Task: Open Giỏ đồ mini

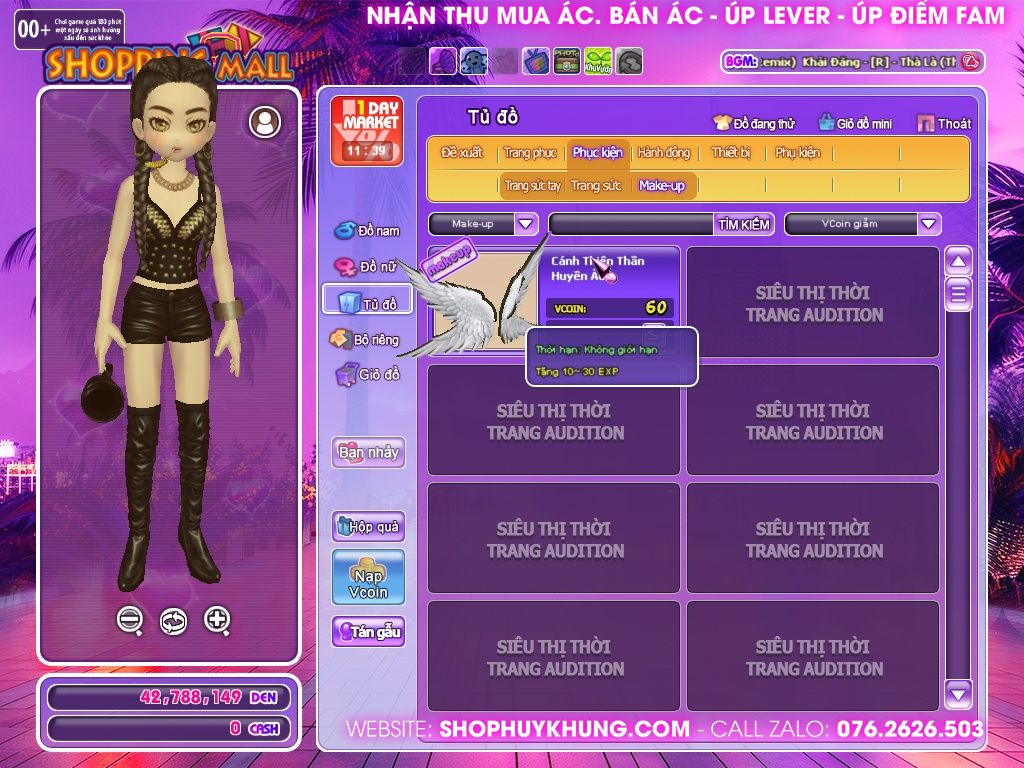Action: click(855, 124)
